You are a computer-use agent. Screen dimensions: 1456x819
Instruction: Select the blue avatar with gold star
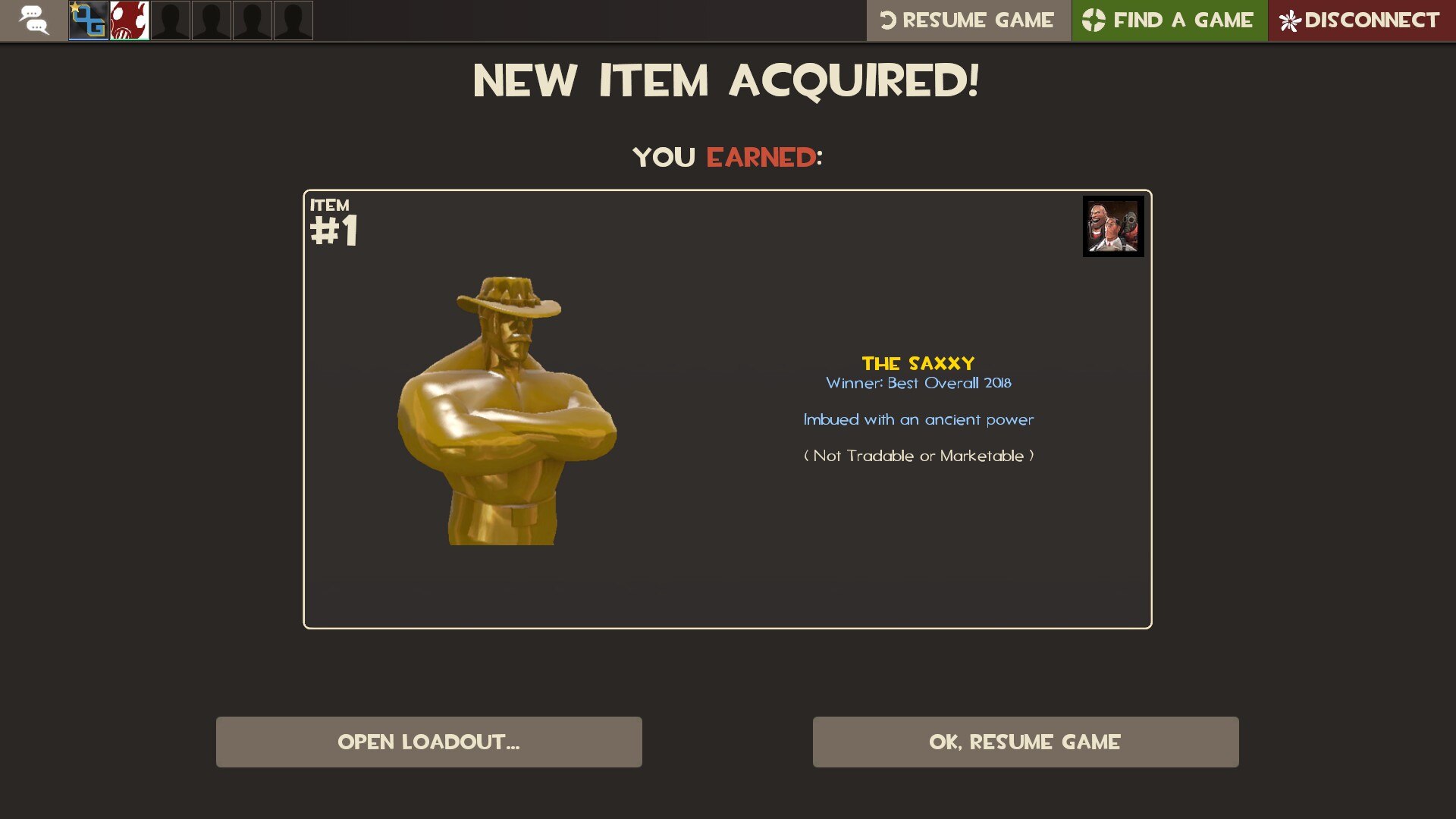click(89, 20)
